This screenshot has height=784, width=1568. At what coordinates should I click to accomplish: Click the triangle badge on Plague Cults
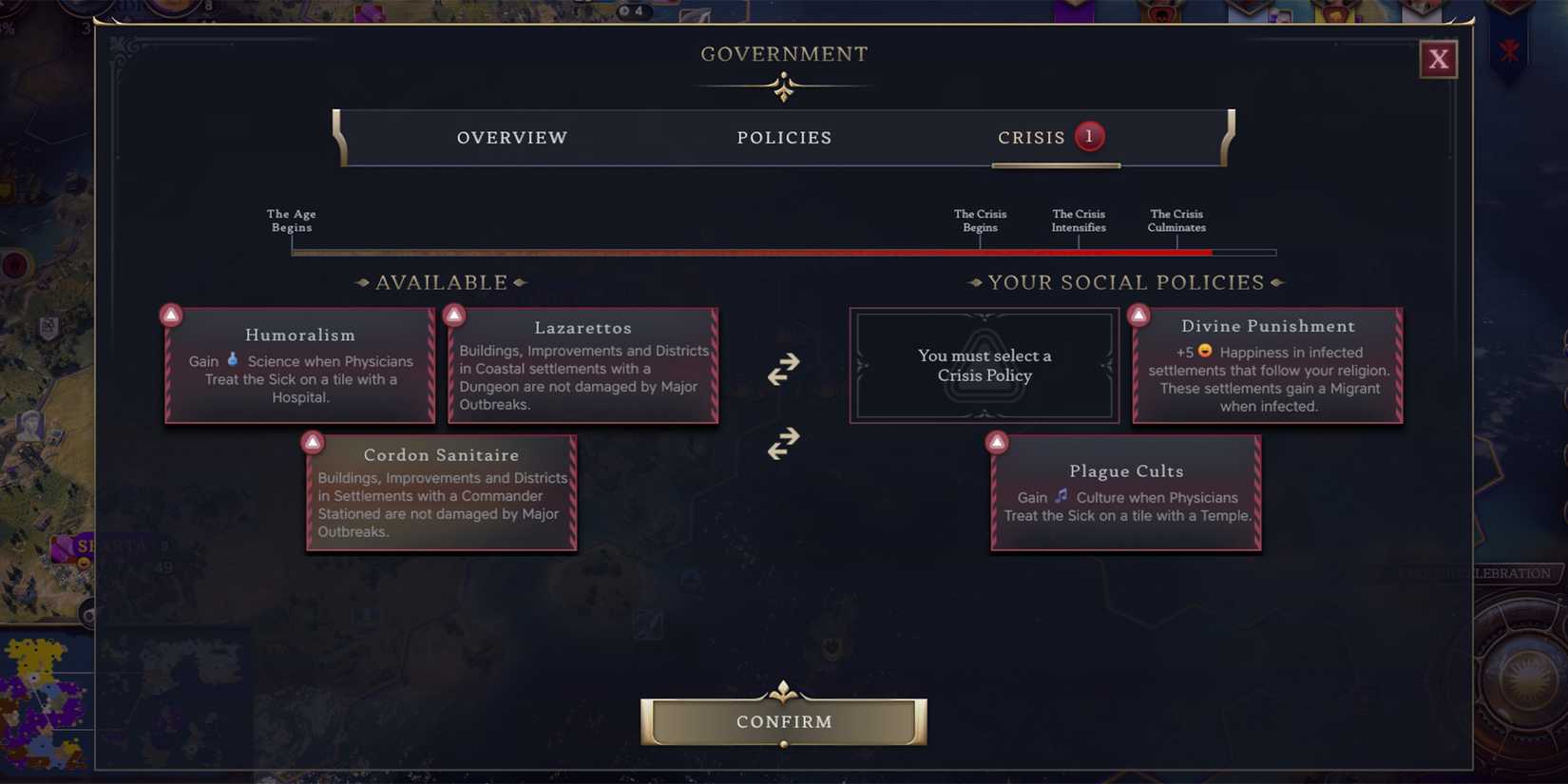pyautogui.click(x=997, y=441)
